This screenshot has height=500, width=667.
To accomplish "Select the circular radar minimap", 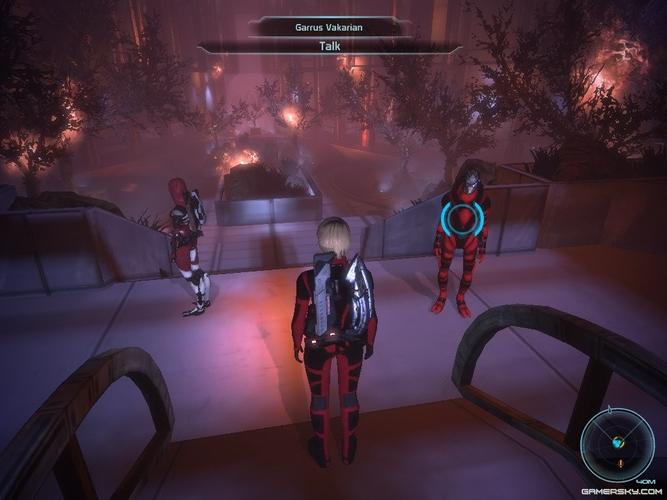I will click(x=614, y=442).
